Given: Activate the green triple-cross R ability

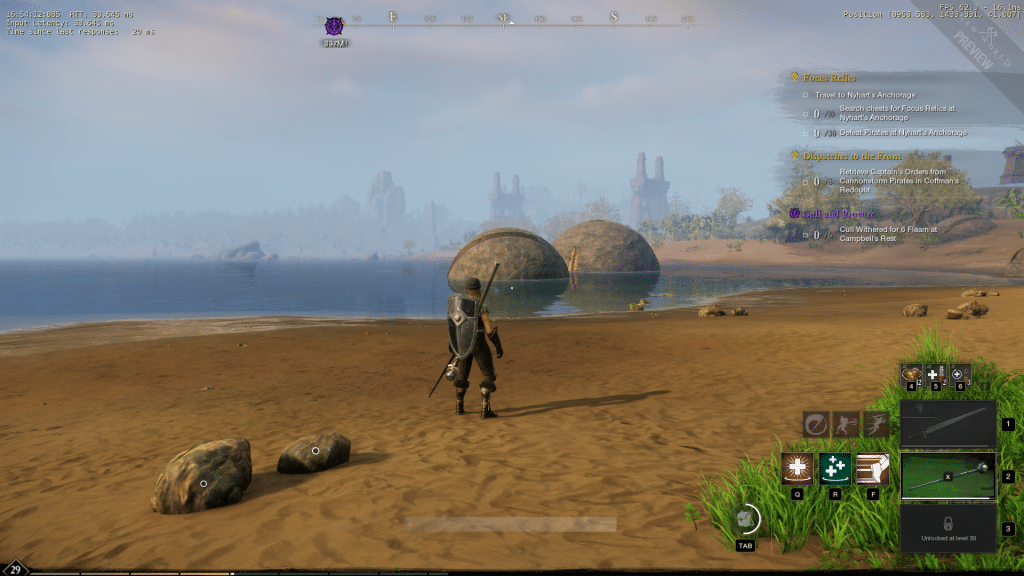Looking at the screenshot, I should 835,469.
